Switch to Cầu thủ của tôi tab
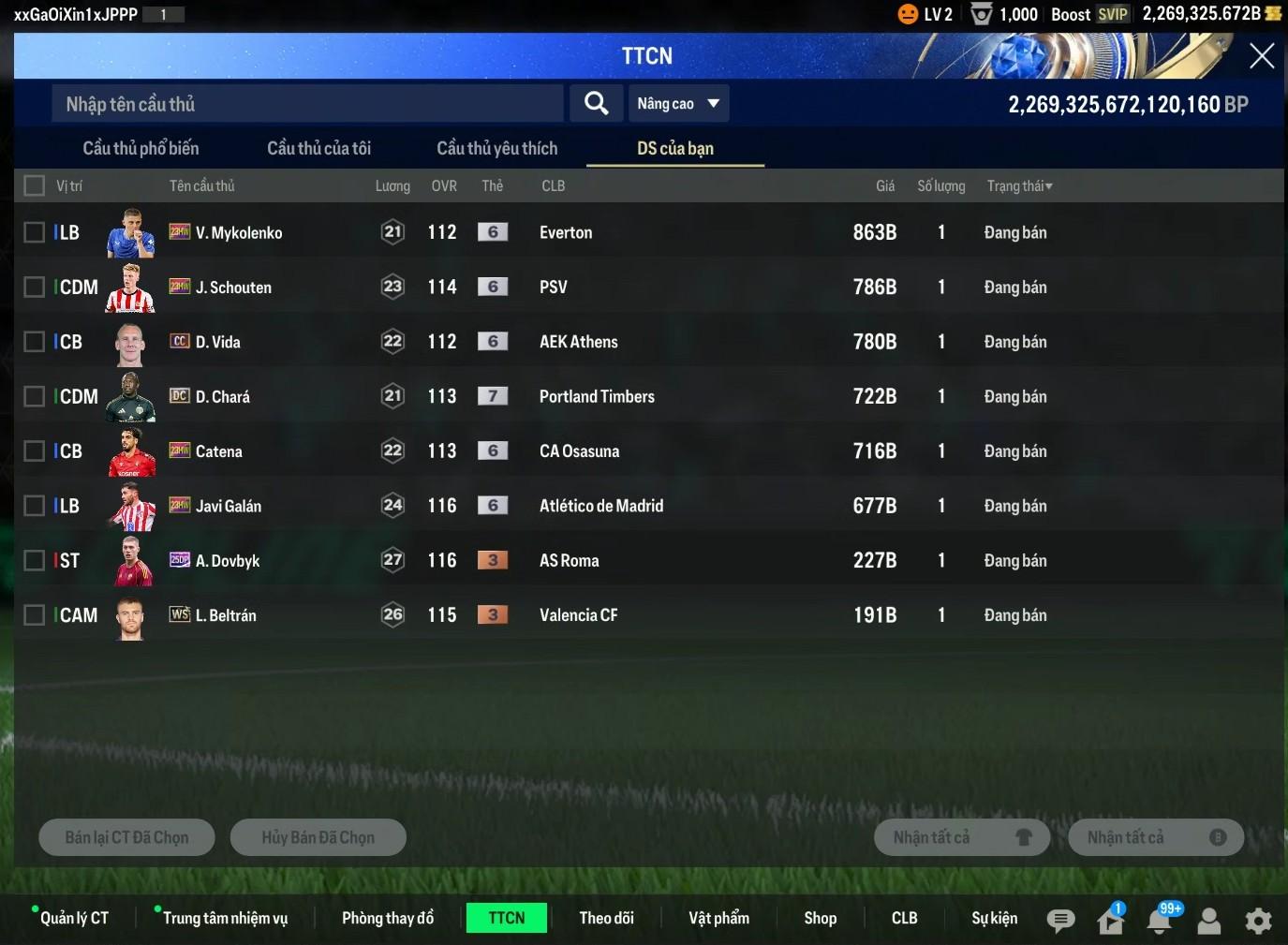Viewport: 1288px width, 945px height. click(318, 148)
